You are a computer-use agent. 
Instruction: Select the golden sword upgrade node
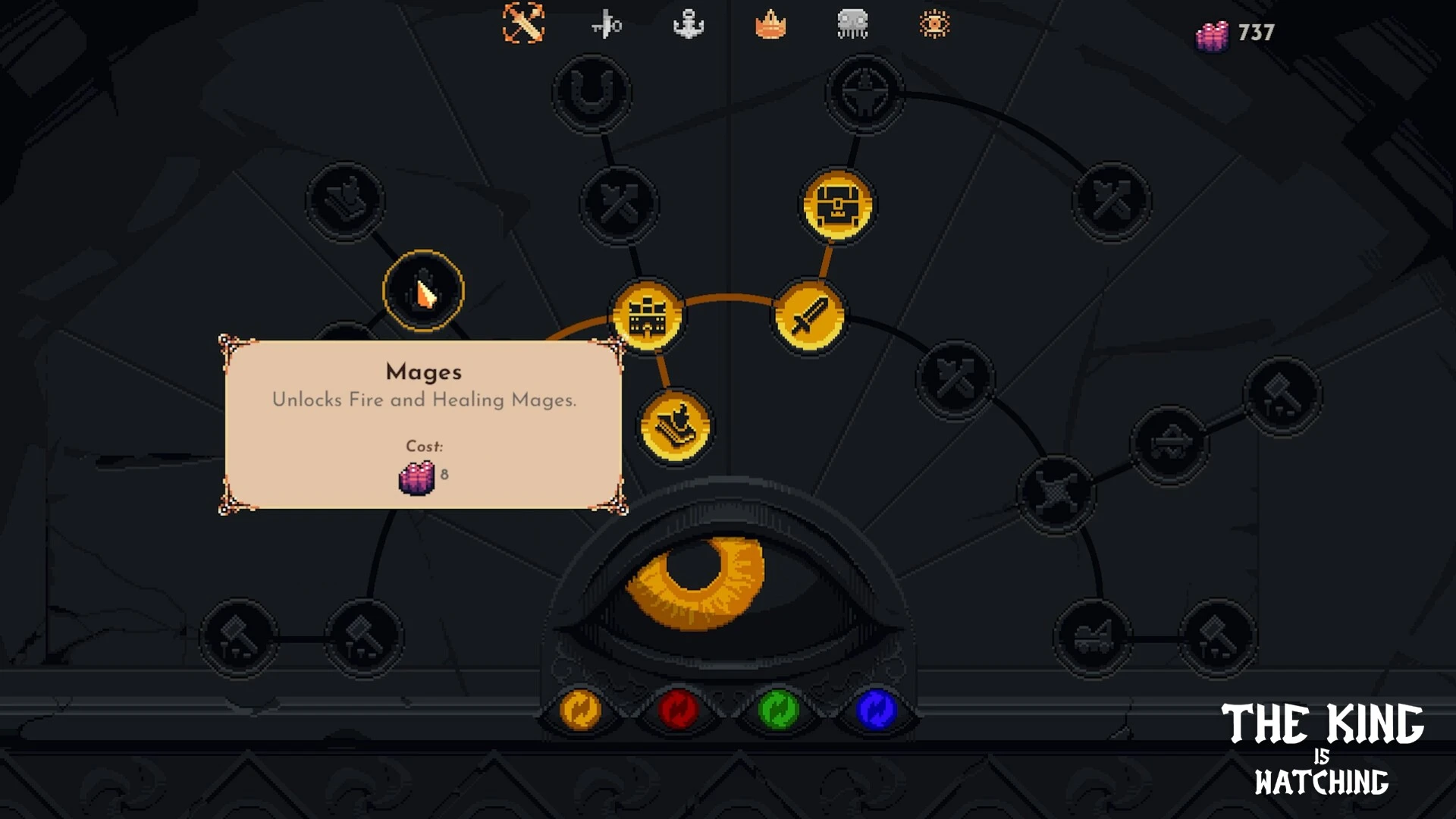[x=809, y=316]
